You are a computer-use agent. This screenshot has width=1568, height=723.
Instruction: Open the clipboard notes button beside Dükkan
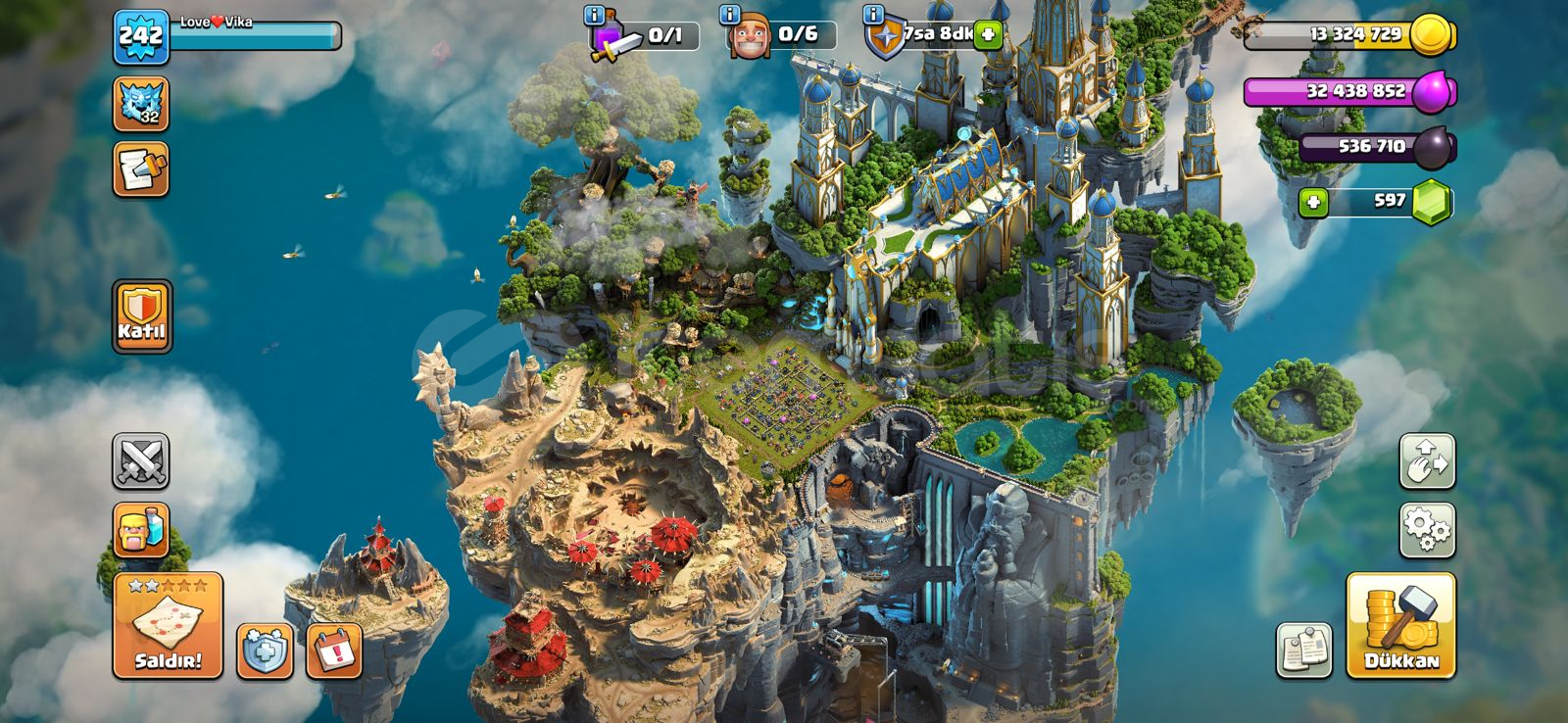(x=1304, y=650)
